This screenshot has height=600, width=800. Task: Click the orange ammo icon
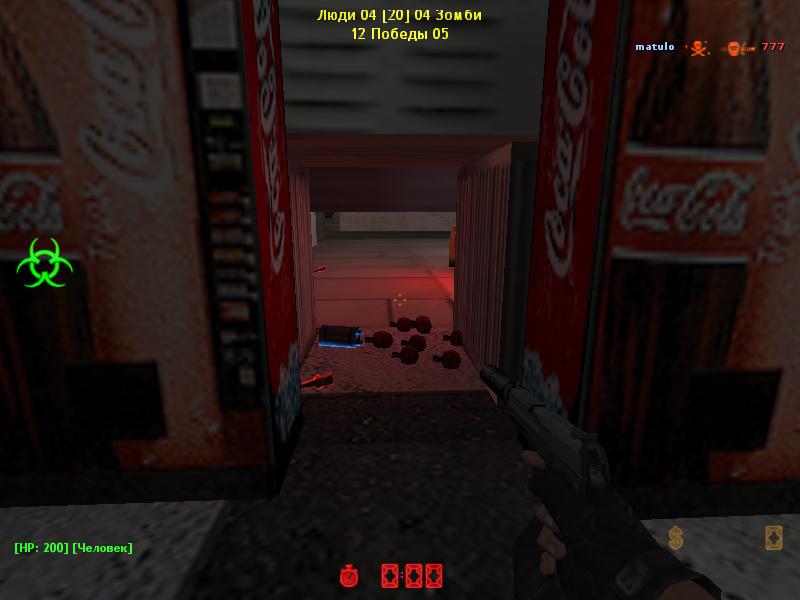(x=773, y=538)
